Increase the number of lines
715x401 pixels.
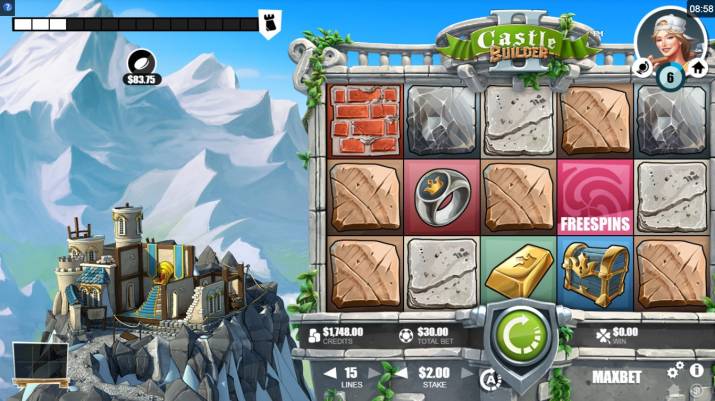(378, 373)
